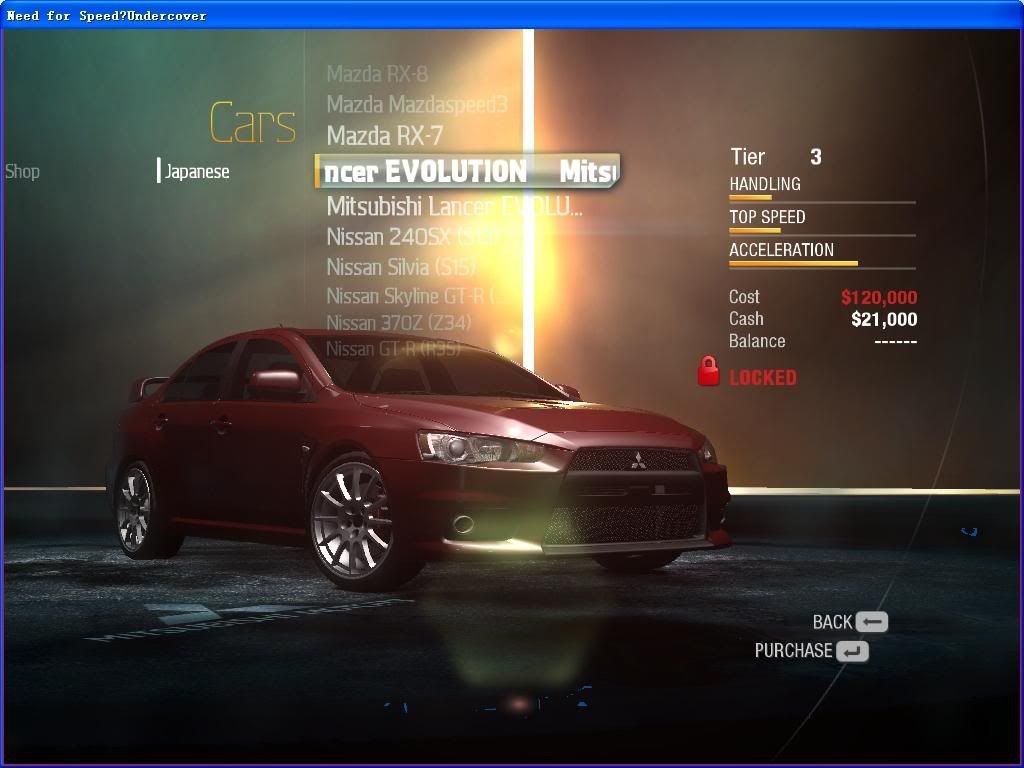
Task: Open the Japanese car category
Action: tap(197, 172)
